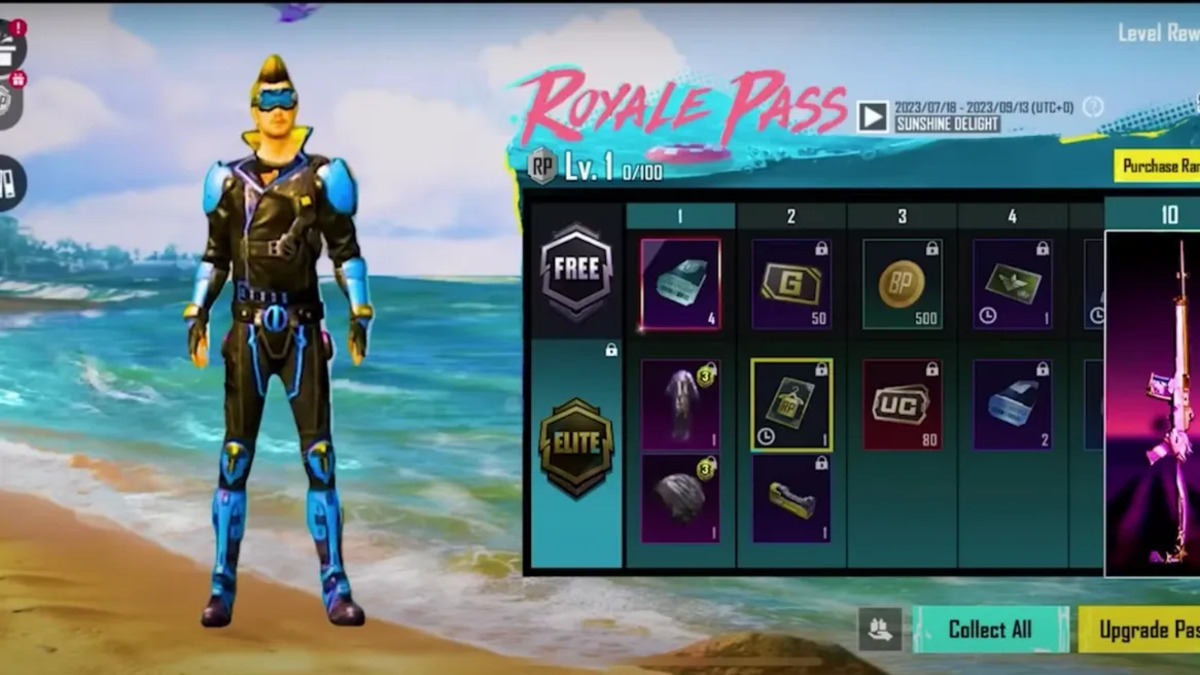This screenshot has width=1200, height=675.
Task: View the level 4 free ticket reward
Action: 1012,284
